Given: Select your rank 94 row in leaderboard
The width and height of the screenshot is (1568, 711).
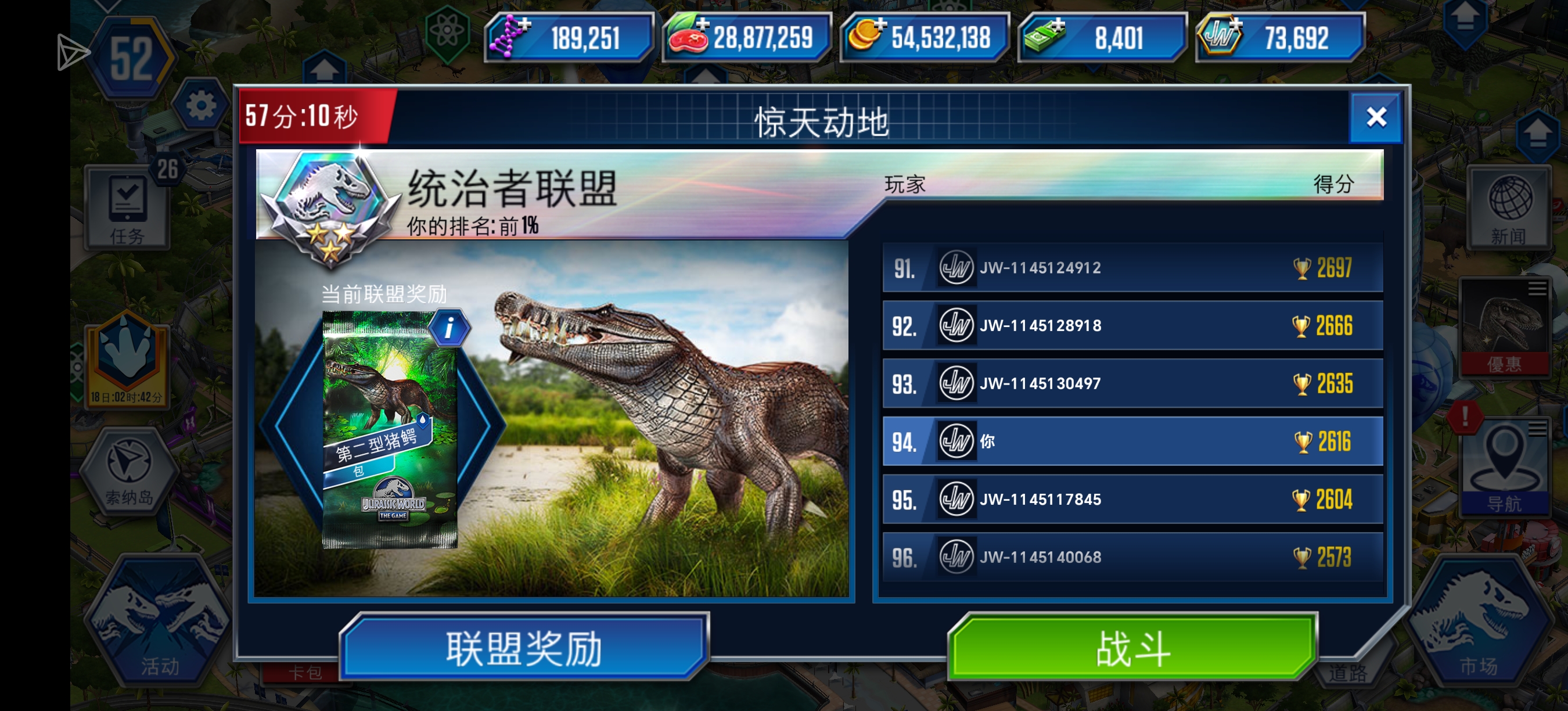Looking at the screenshot, I should (x=1132, y=441).
